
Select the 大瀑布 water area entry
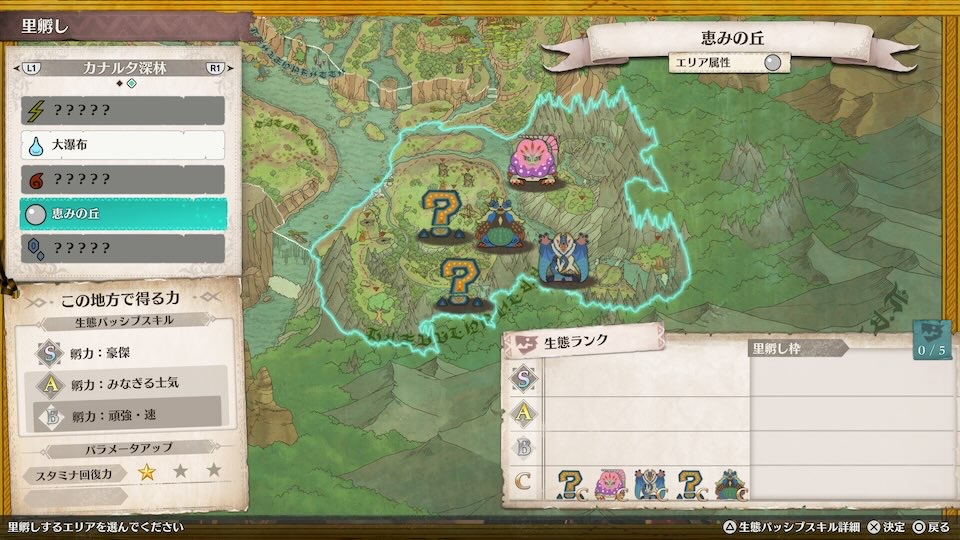pyautogui.click(x=123, y=145)
